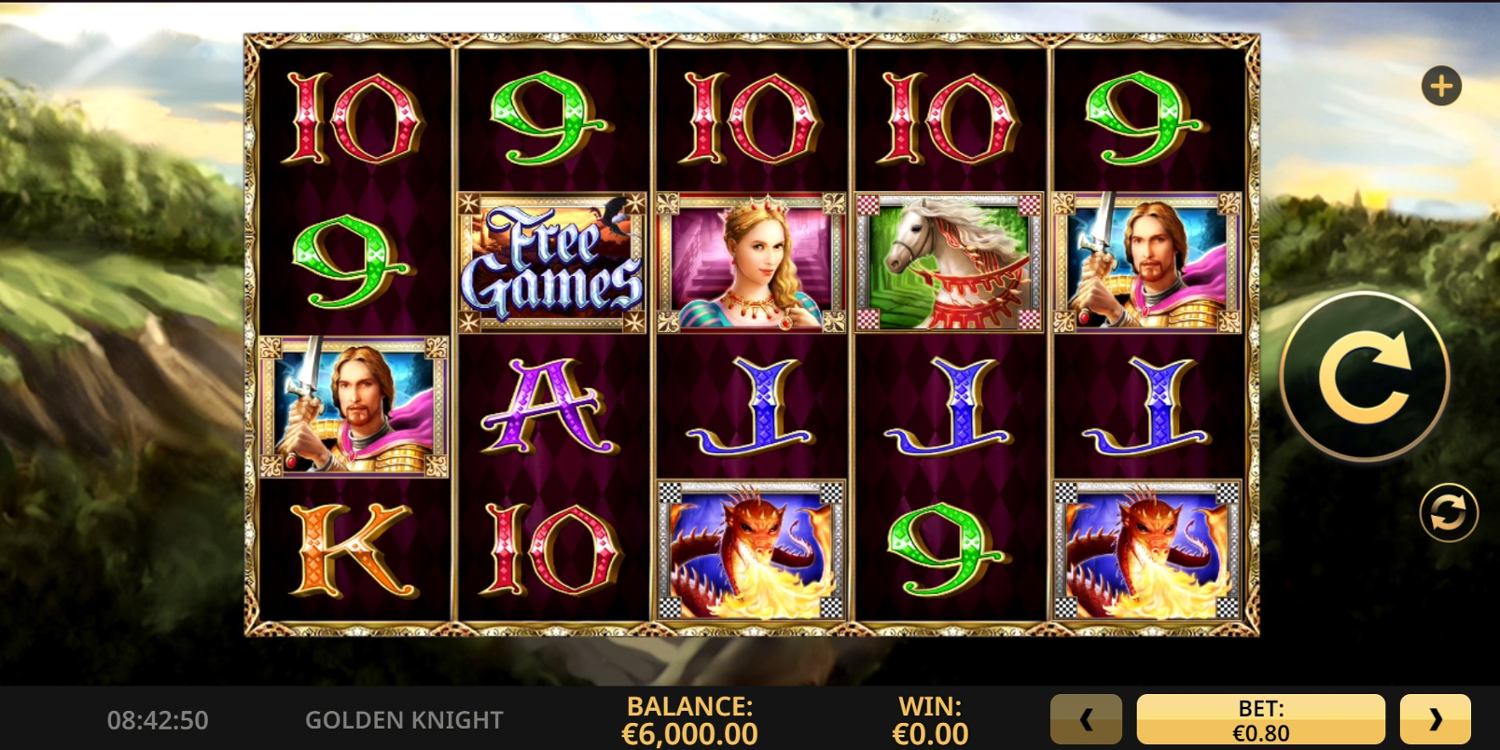Decrease the bet with the left arrow
Viewport: 1500px width, 750px height.
point(1086,719)
